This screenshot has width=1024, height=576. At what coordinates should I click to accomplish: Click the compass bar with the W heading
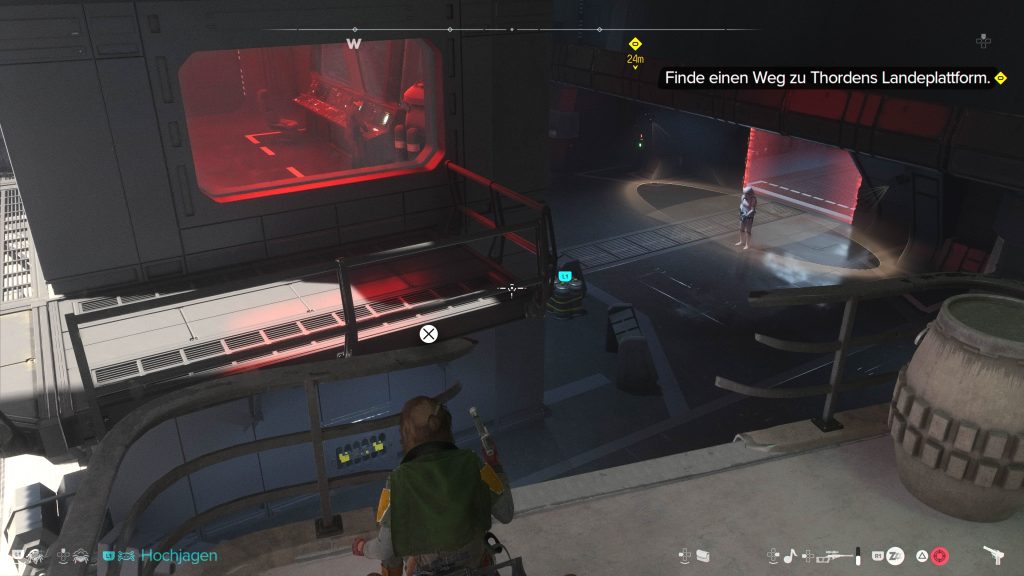510,30
